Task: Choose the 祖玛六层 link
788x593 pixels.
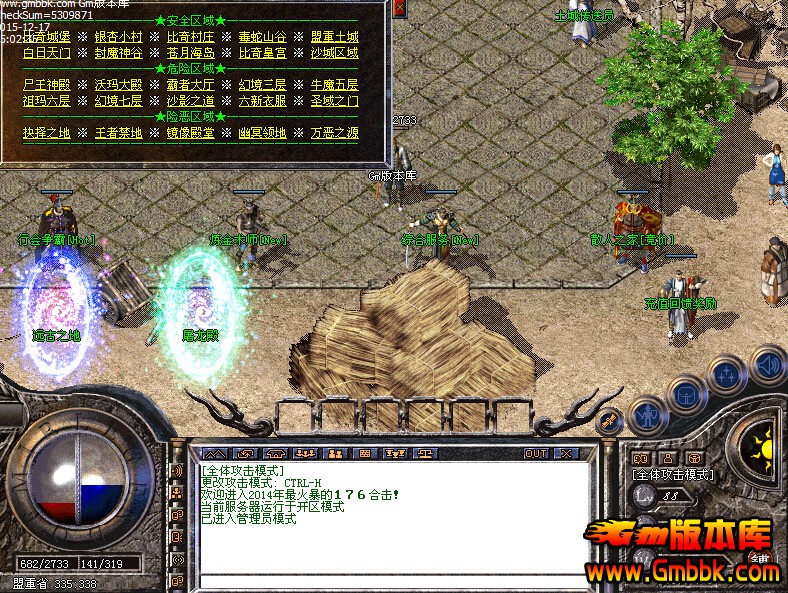Action: pos(46,101)
